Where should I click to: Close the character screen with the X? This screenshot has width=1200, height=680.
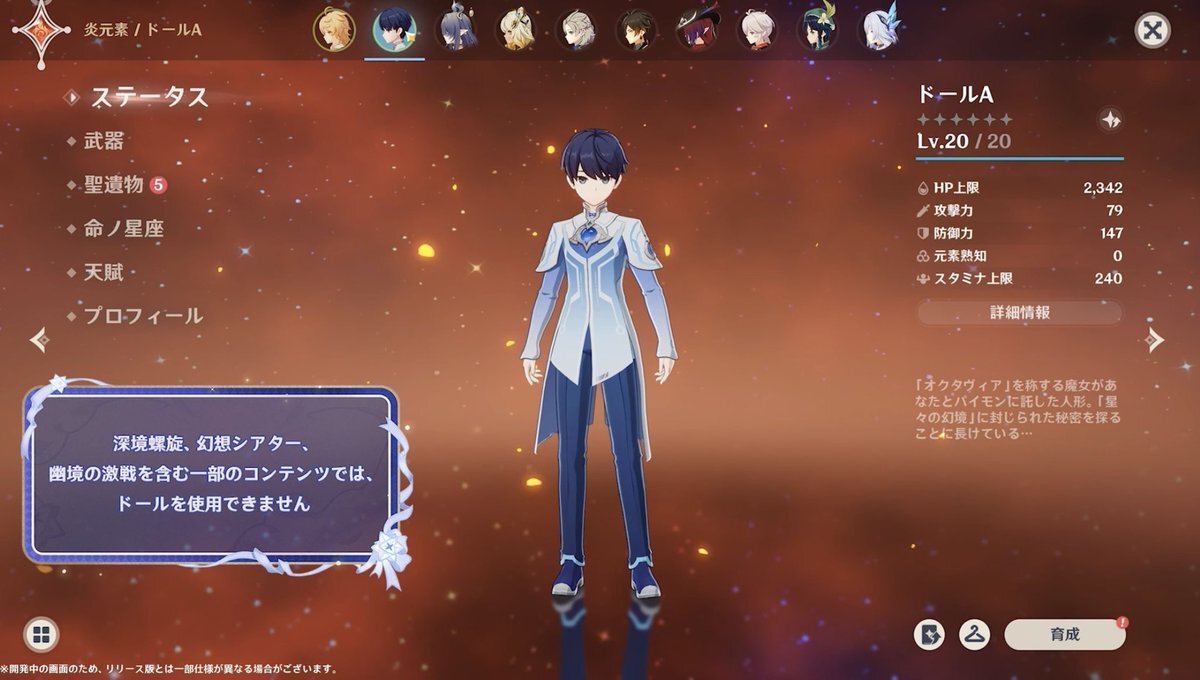(x=1152, y=30)
